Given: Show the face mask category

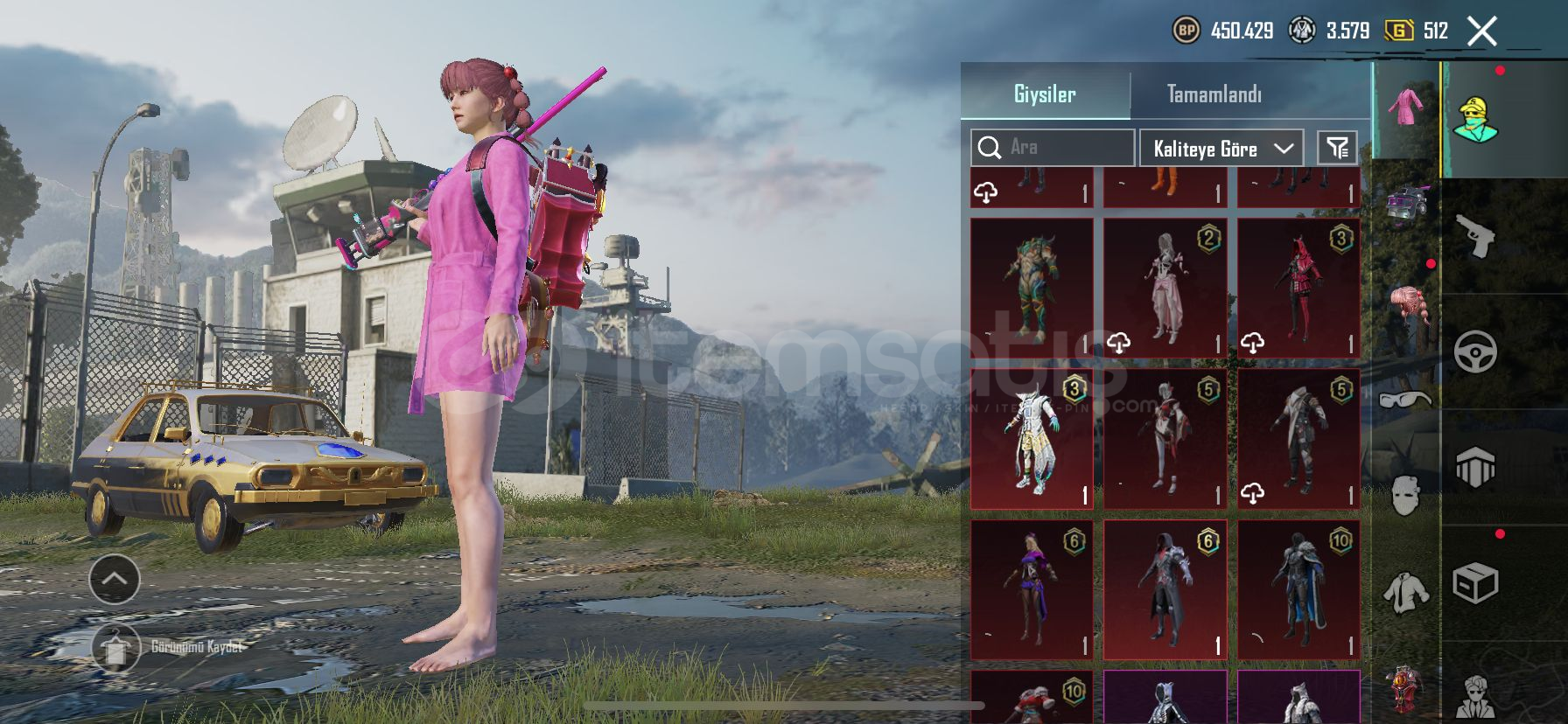Looking at the screenshot, I should pos(1405,495).
